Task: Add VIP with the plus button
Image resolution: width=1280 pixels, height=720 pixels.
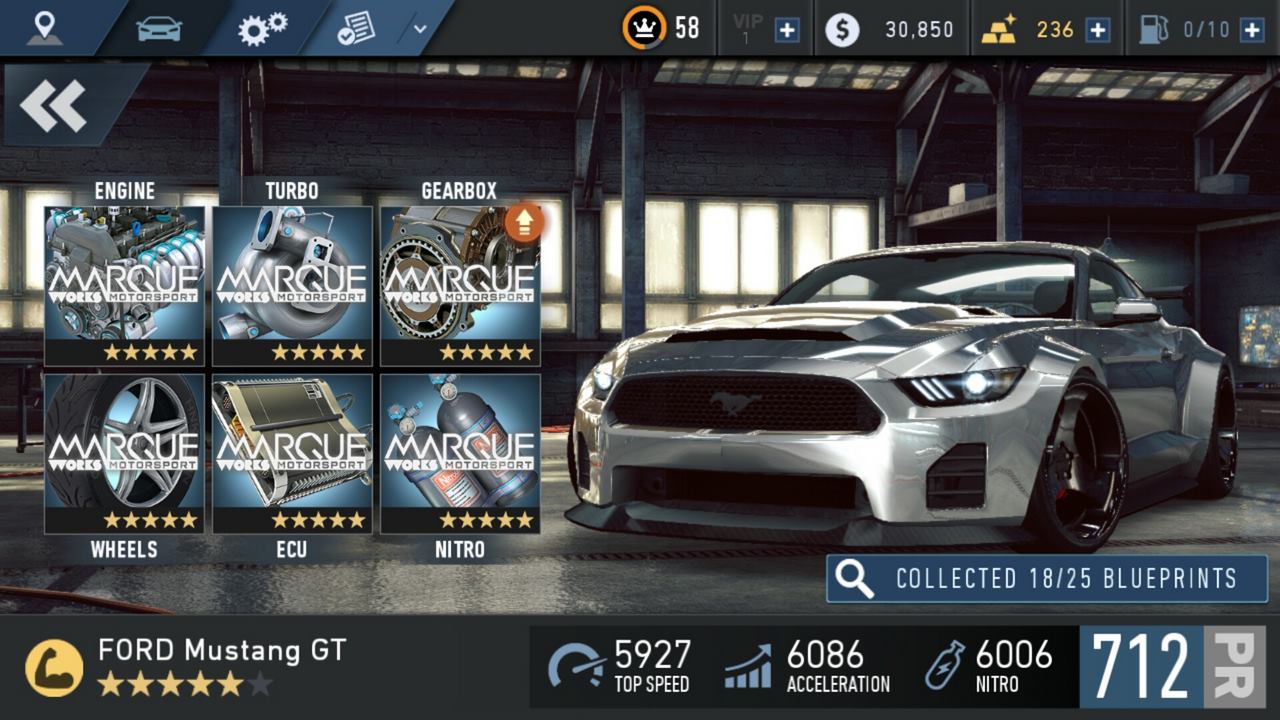Action: [x=787, y=29]
